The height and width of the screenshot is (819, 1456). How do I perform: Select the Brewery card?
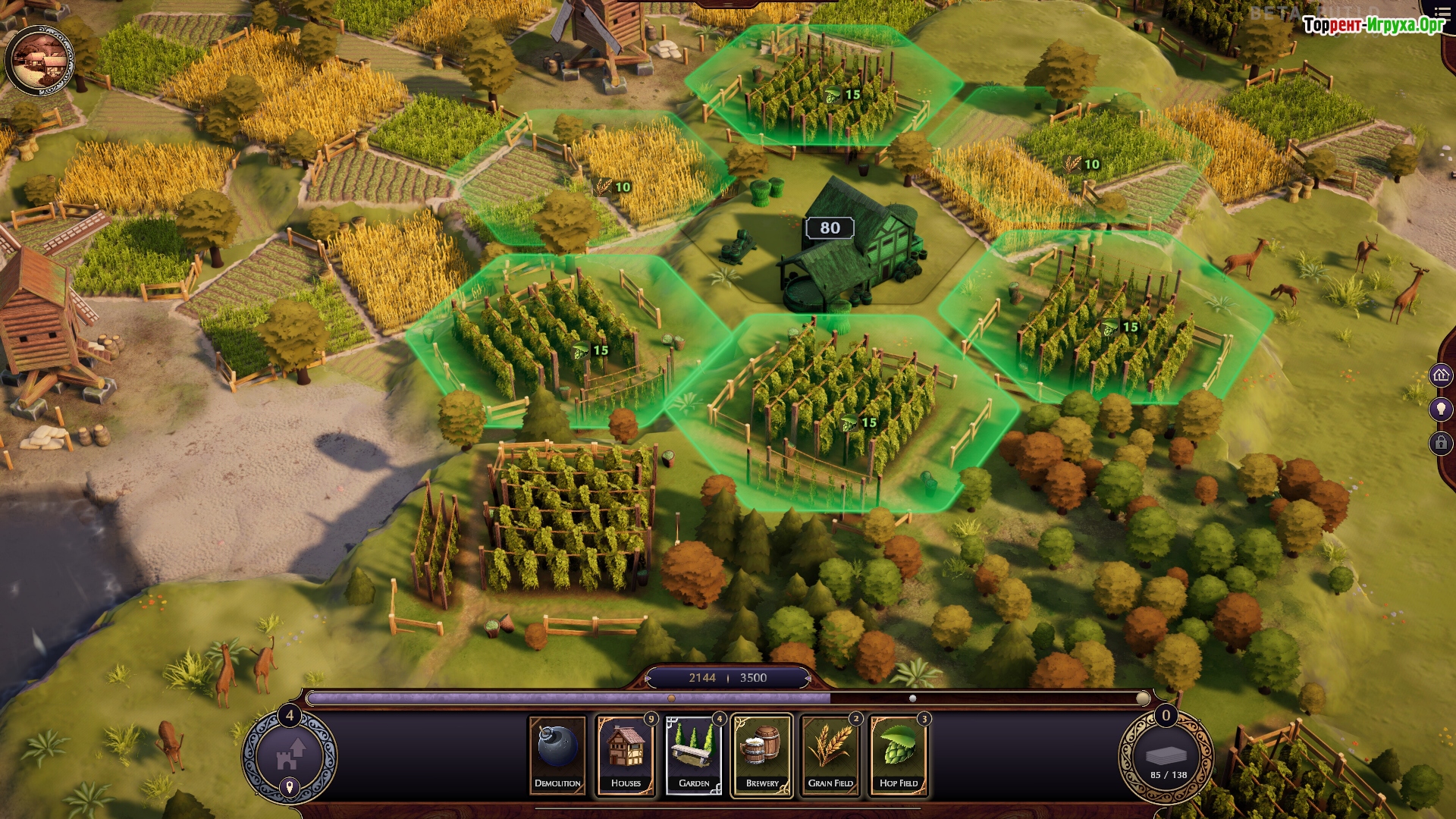pyautogui.click(x=762, y=755)
